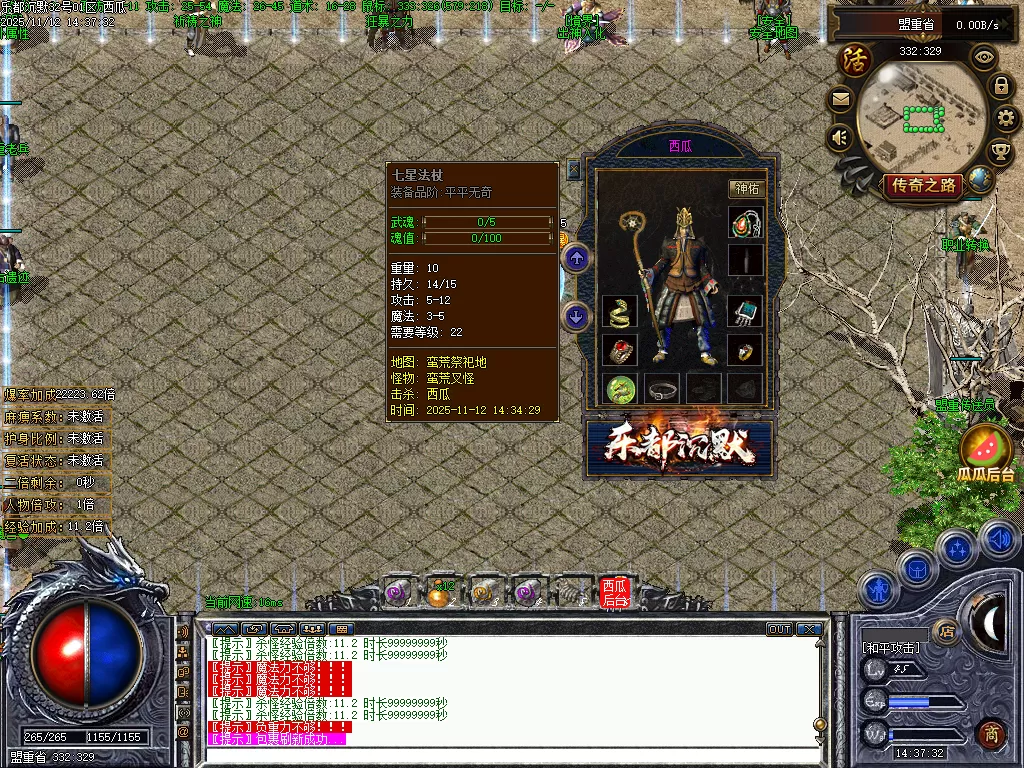This screenshot has height=768, width=1024.
Task: Select the golden snake bracelet slot
Action: click(619, 312)
